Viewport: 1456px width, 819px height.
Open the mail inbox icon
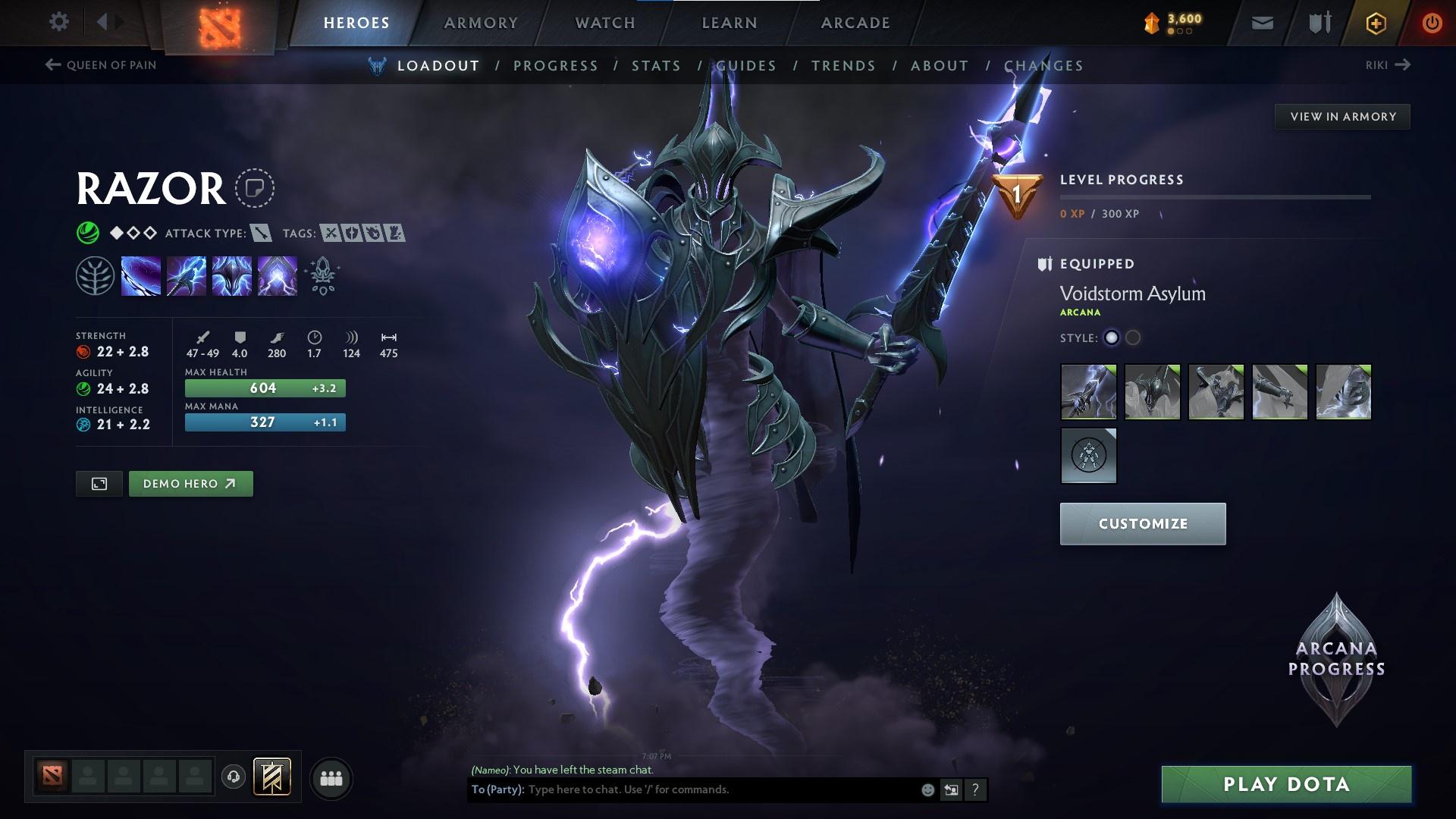click(1262, 23)
